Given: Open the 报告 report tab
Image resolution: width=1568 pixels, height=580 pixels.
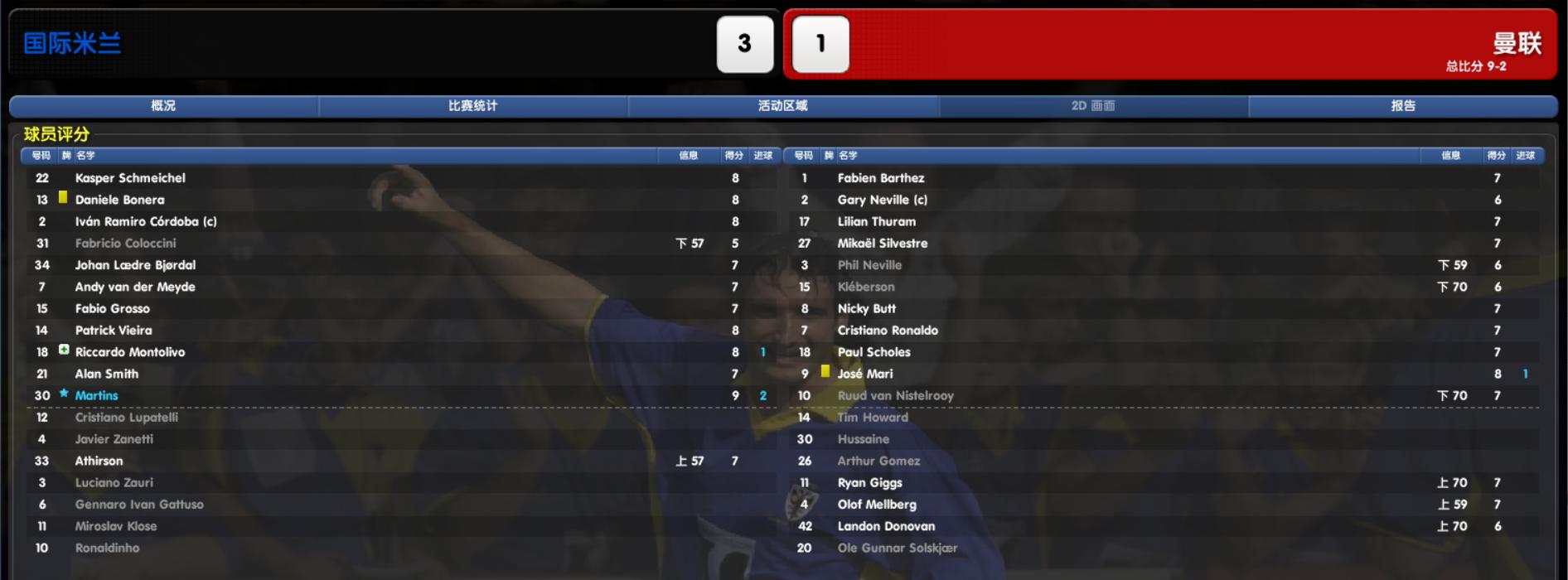Looking at the screenshot, I should [1402, 106].
